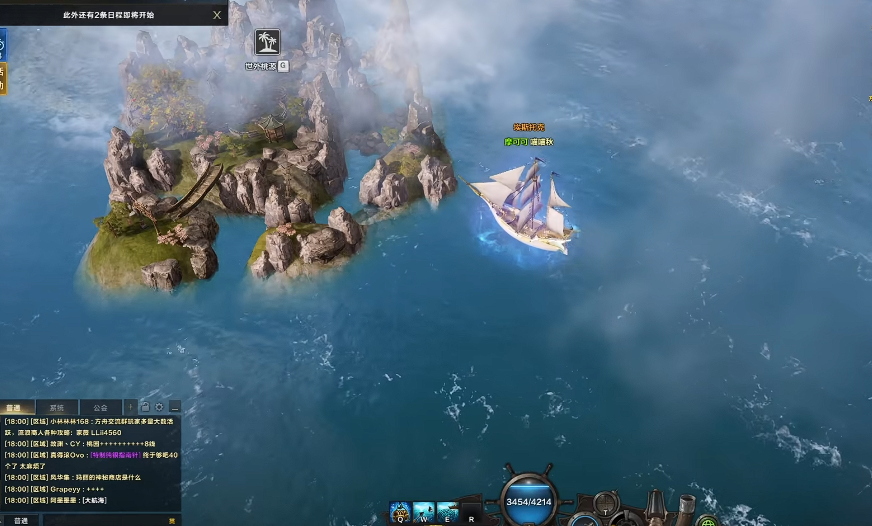Viewport: 872px width, 526px height.
Task: Open the green globe icon
Action: tap(706, 521)
